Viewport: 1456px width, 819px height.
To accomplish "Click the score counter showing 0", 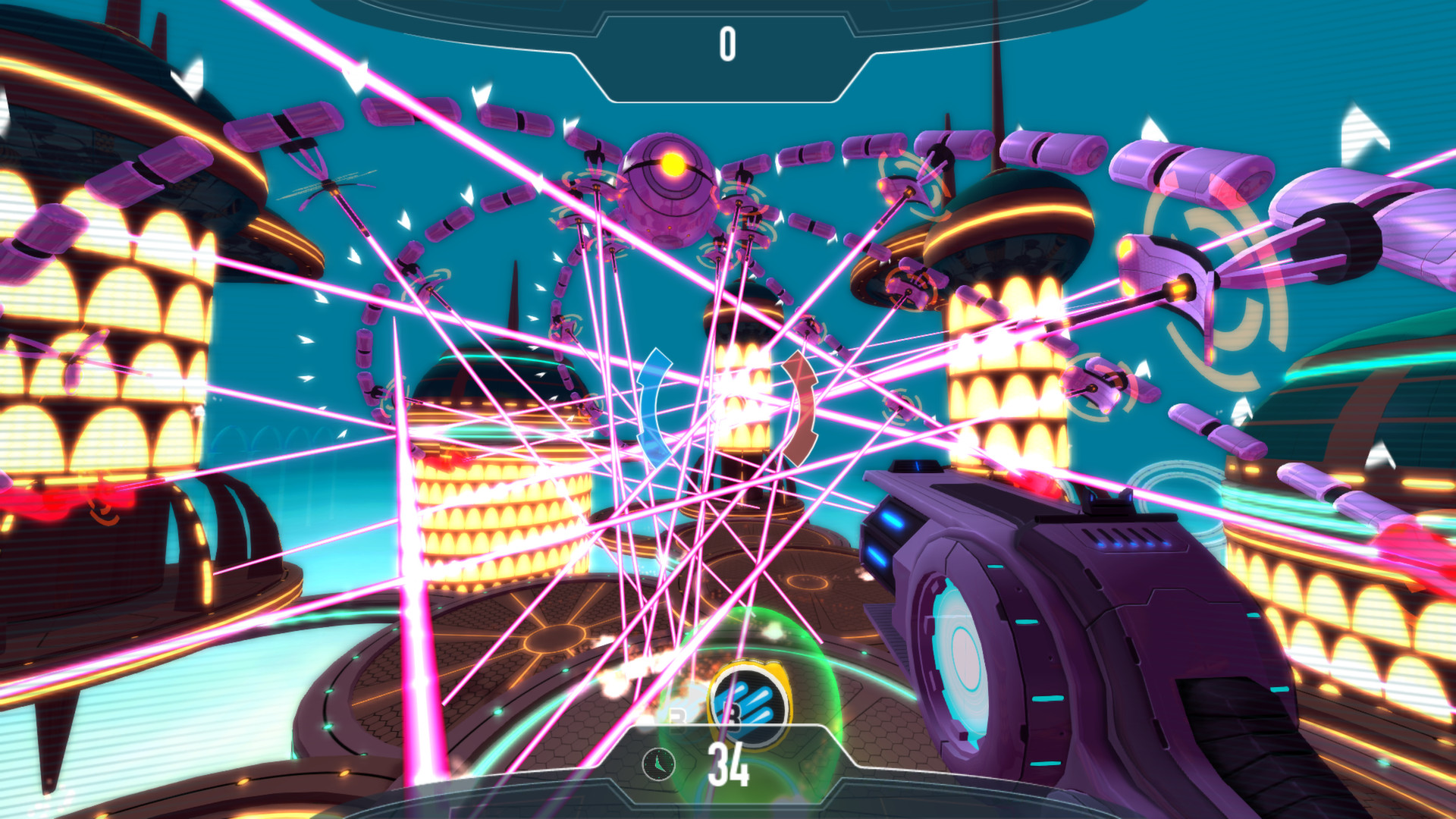I will pos(728,43).
